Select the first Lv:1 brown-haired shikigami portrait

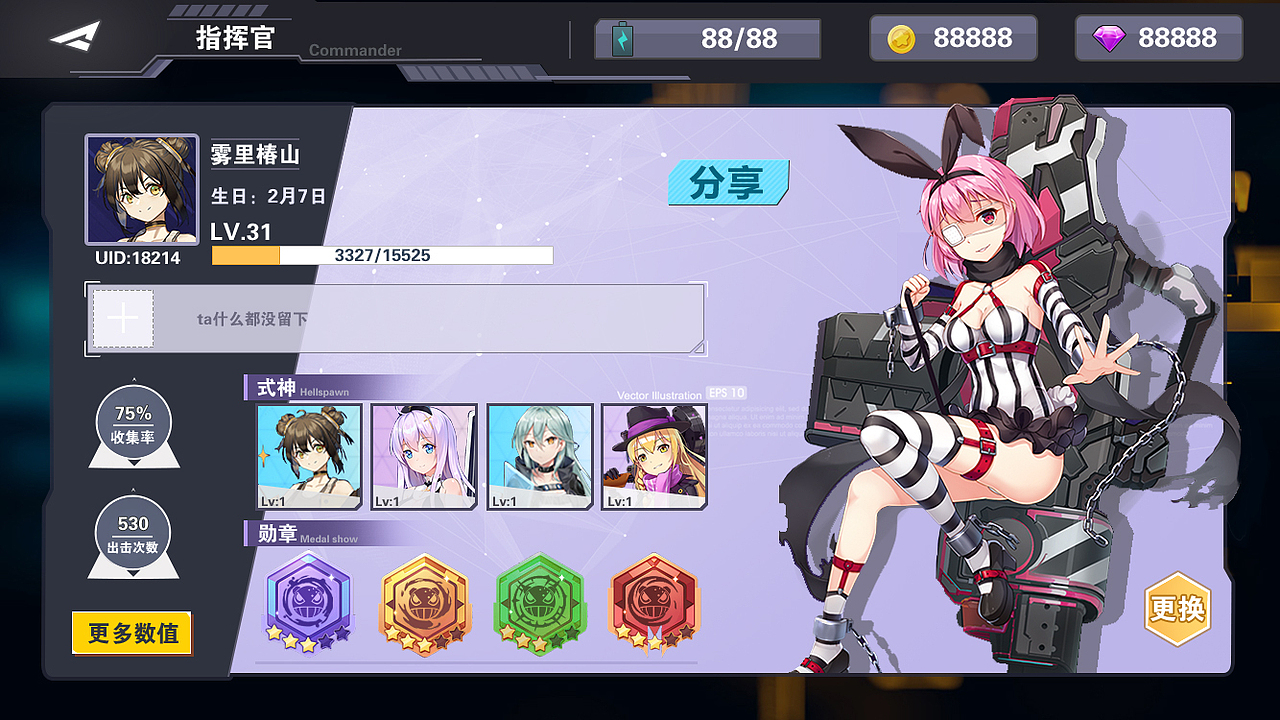coord(307,455)
